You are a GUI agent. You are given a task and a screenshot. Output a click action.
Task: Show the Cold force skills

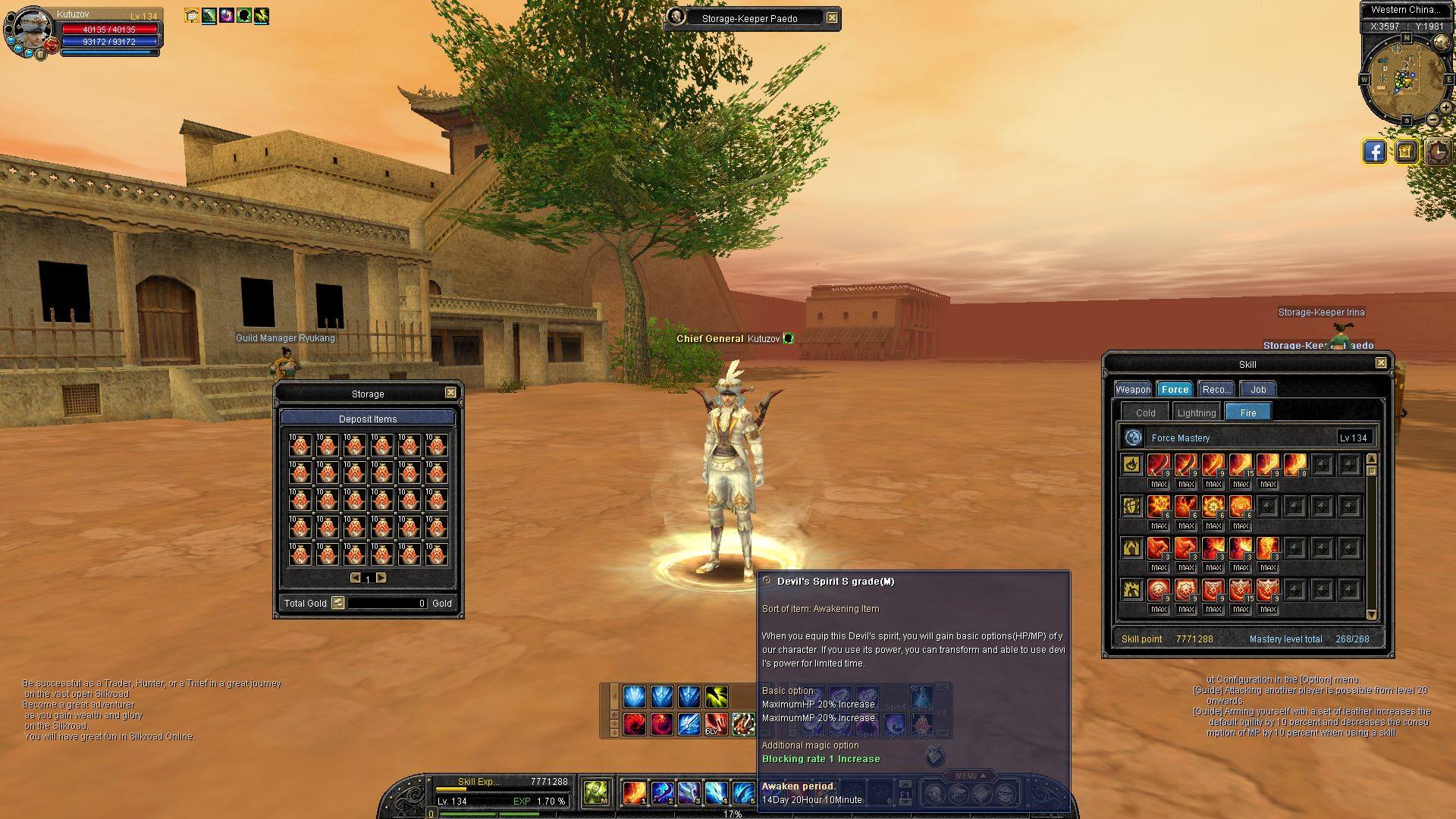point(1145,413)
